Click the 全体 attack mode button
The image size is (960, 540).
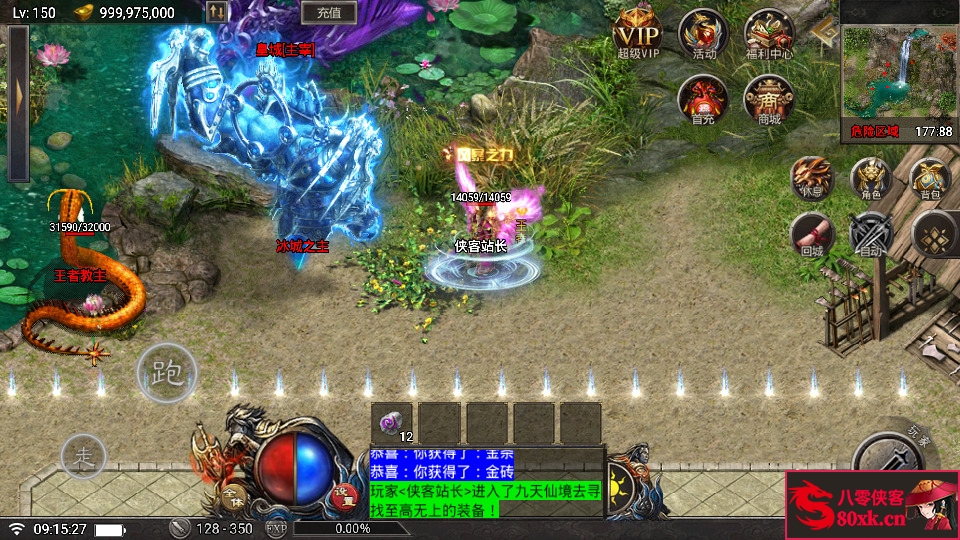click(x=234, y=494)
